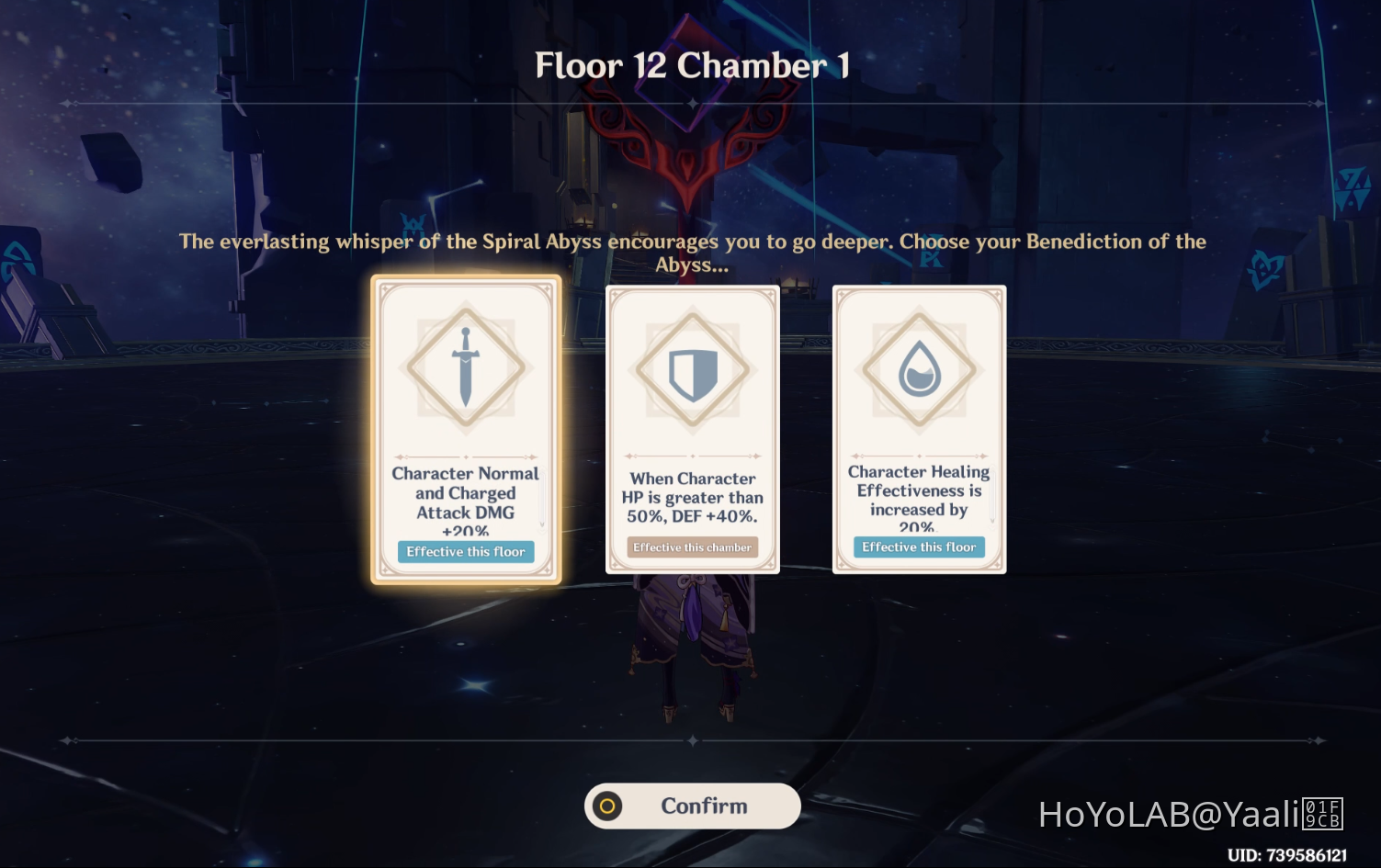Expand the attack card's description chevron
This screenshot has width=1381, height=868.
pyautogui.click(x=542, y=524)
